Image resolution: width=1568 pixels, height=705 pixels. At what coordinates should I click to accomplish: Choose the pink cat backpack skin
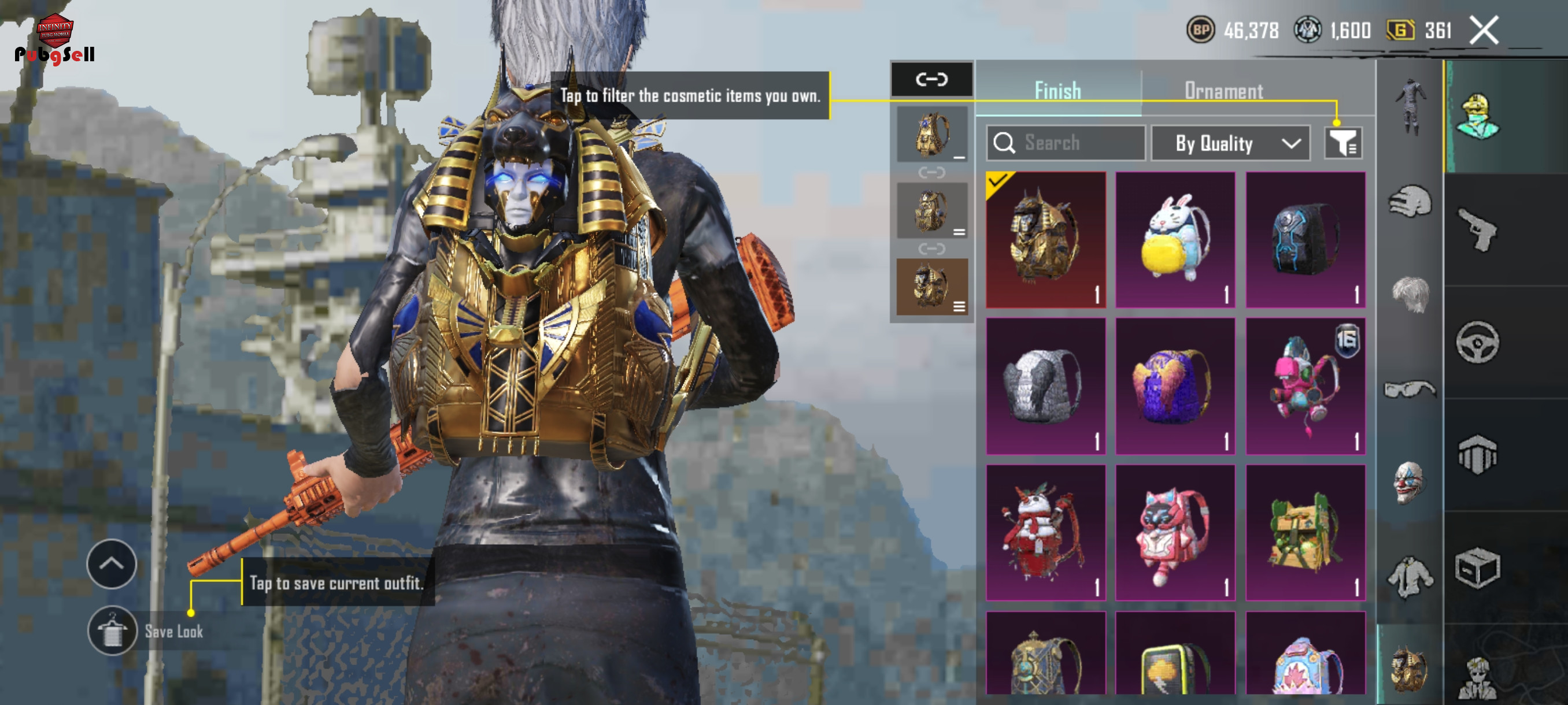pos(1175,532)
